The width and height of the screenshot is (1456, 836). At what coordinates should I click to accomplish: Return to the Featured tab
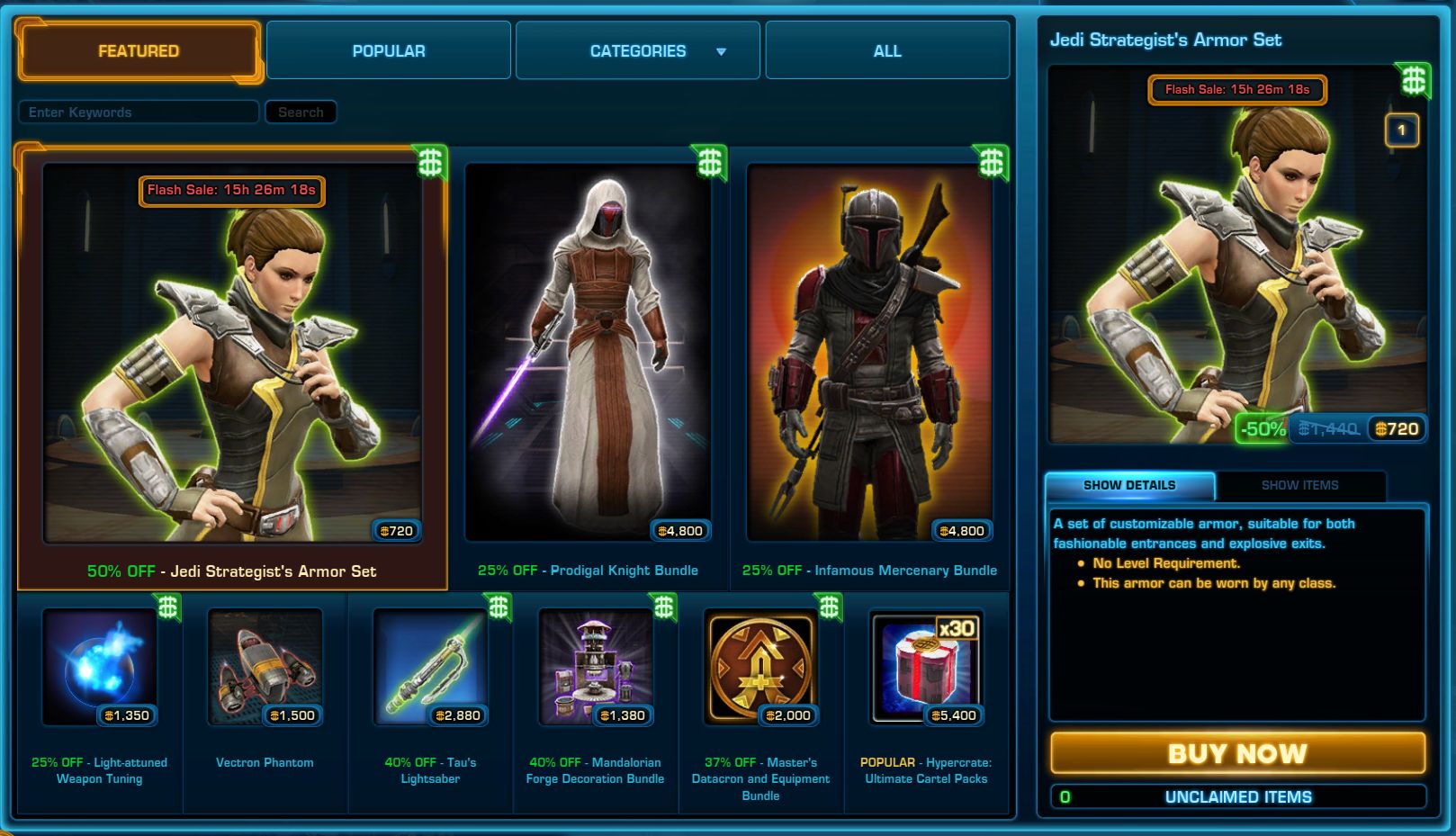139,50
